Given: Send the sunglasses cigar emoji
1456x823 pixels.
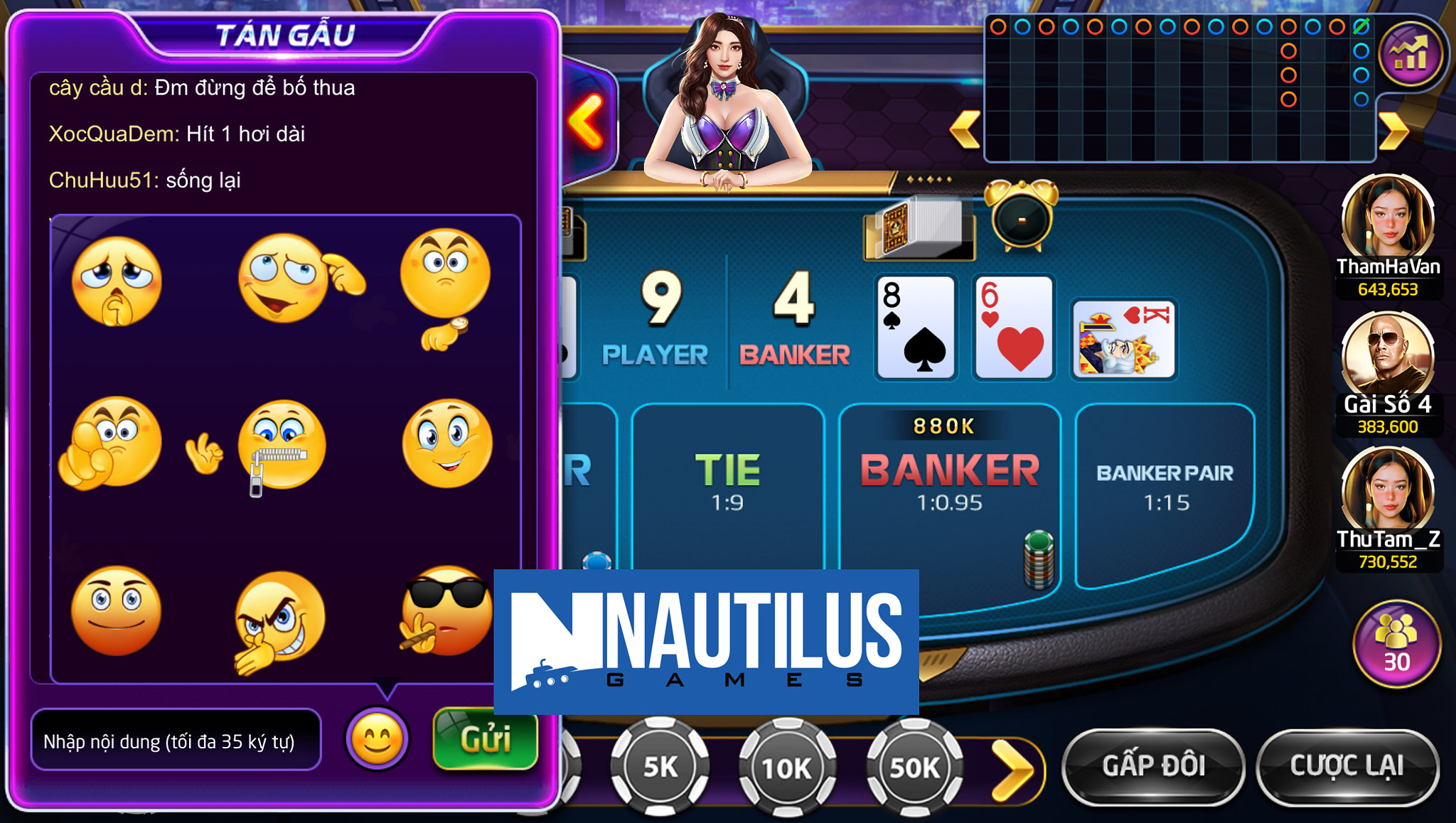Looking at the screenshot, I should click(x=445, y=611).
